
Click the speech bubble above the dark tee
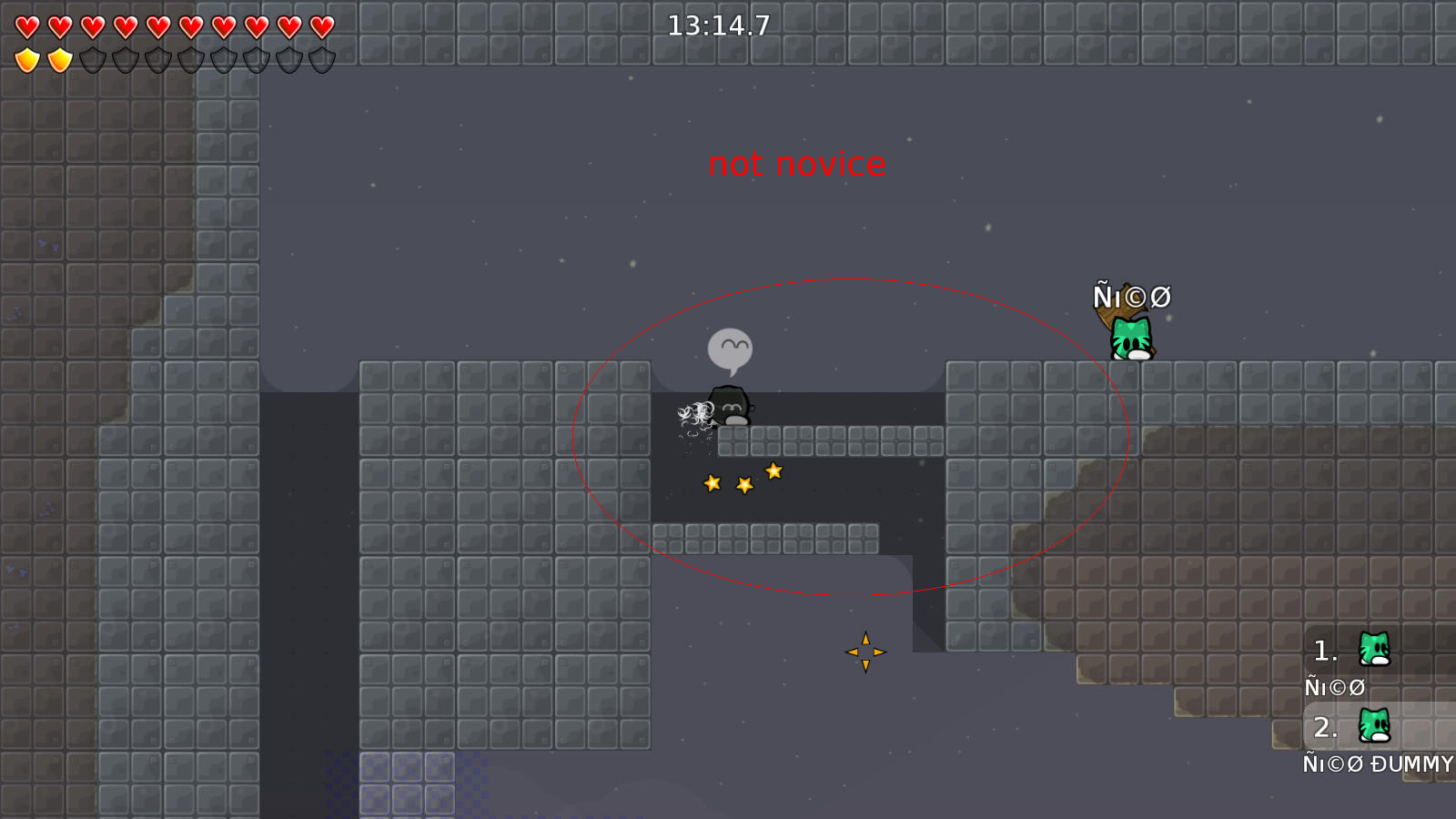pyautogui.click(x=731, y=346)
